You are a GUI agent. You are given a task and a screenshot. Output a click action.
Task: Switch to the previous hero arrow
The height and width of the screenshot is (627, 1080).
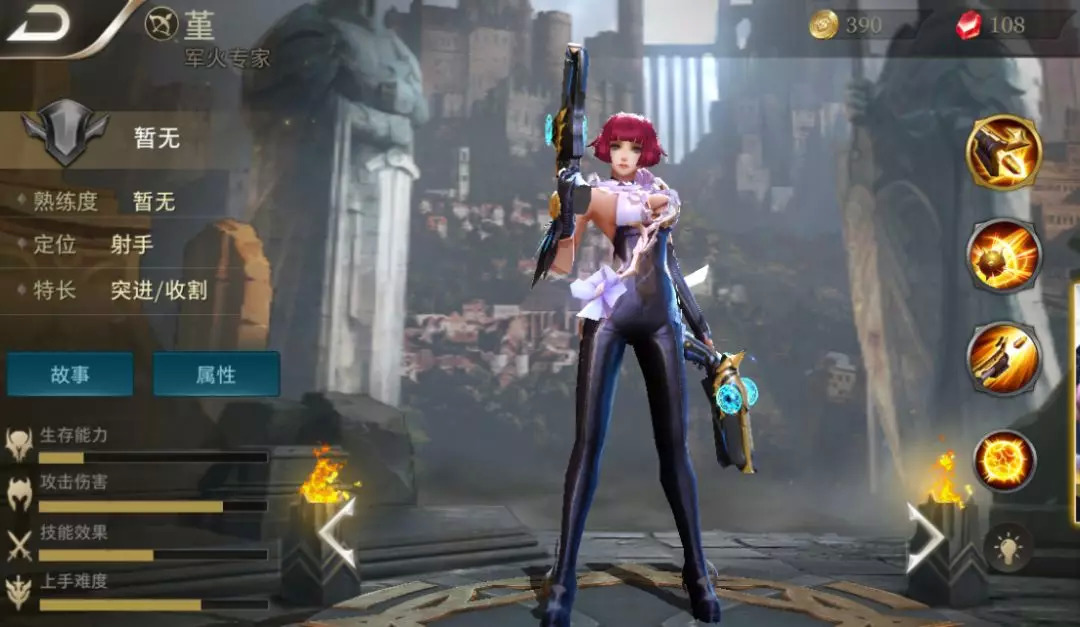(337, 533)
